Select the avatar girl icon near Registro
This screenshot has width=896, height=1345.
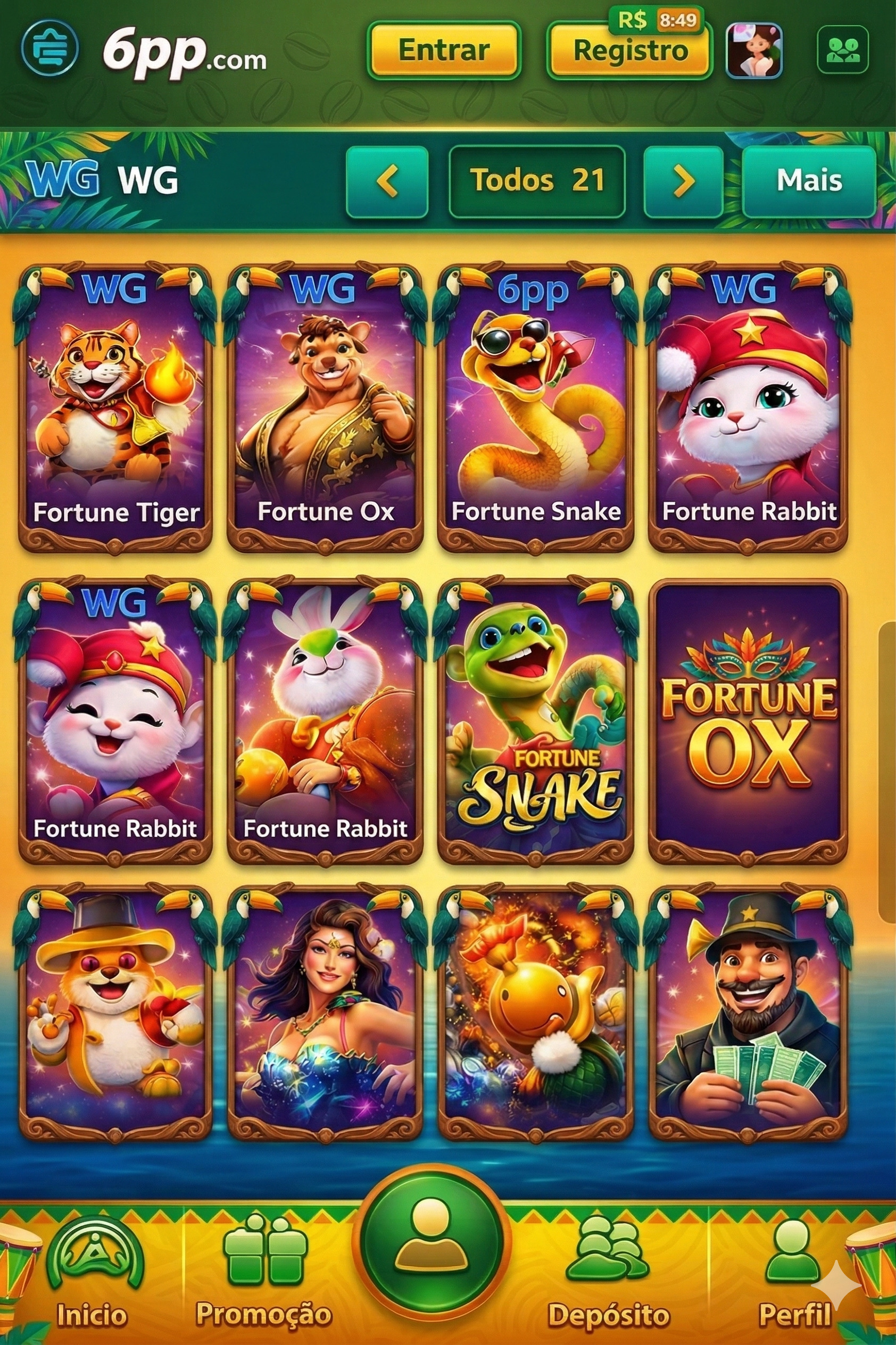[x=753, y=51]
